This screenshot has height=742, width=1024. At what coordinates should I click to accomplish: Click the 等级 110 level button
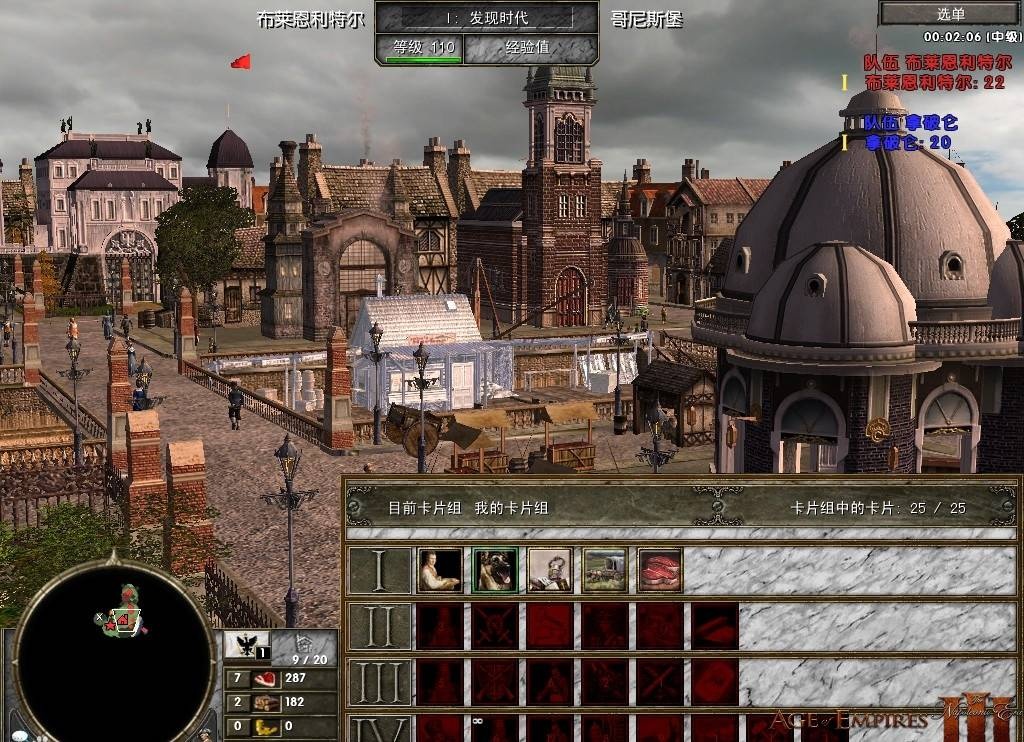(419, 47)
